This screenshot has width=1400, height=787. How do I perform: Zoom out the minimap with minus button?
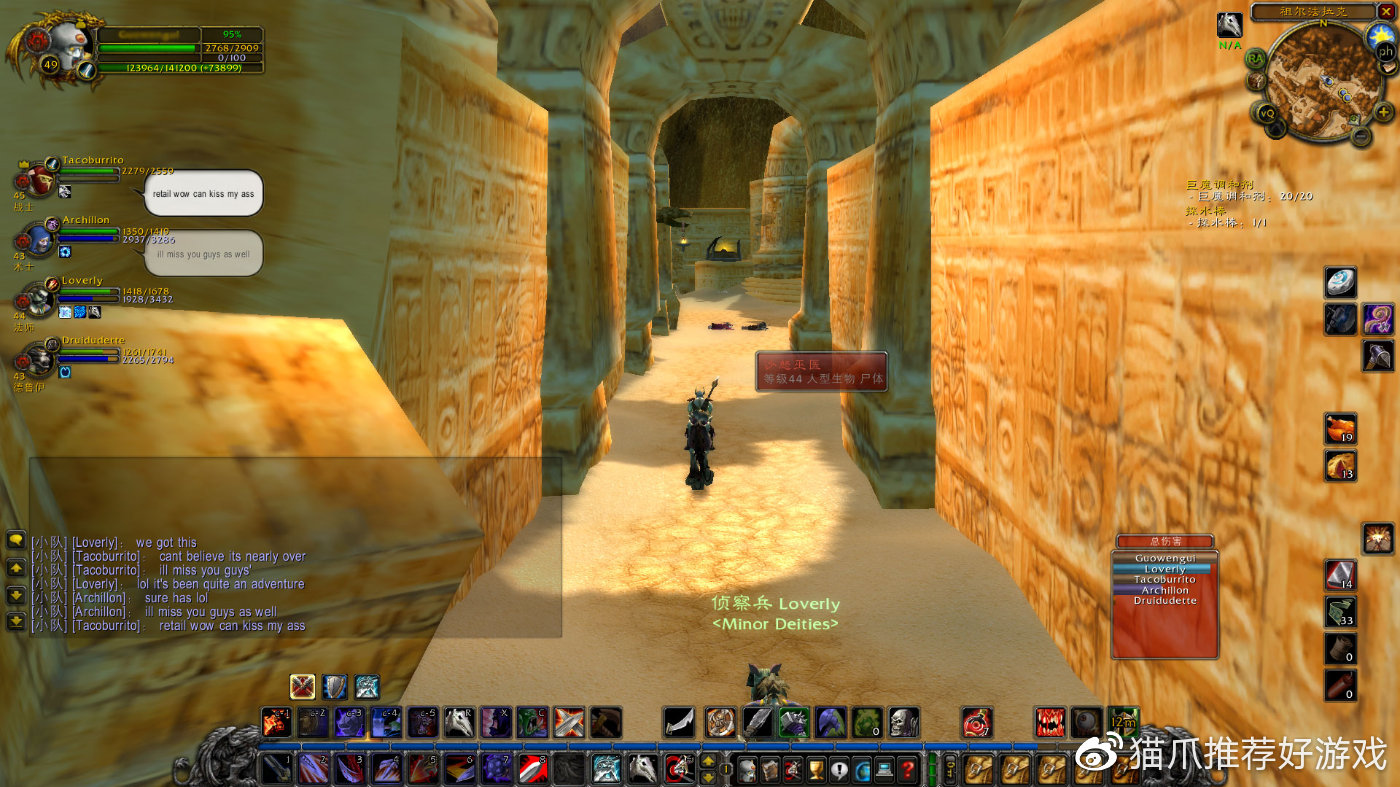[x=1361, y=135]
